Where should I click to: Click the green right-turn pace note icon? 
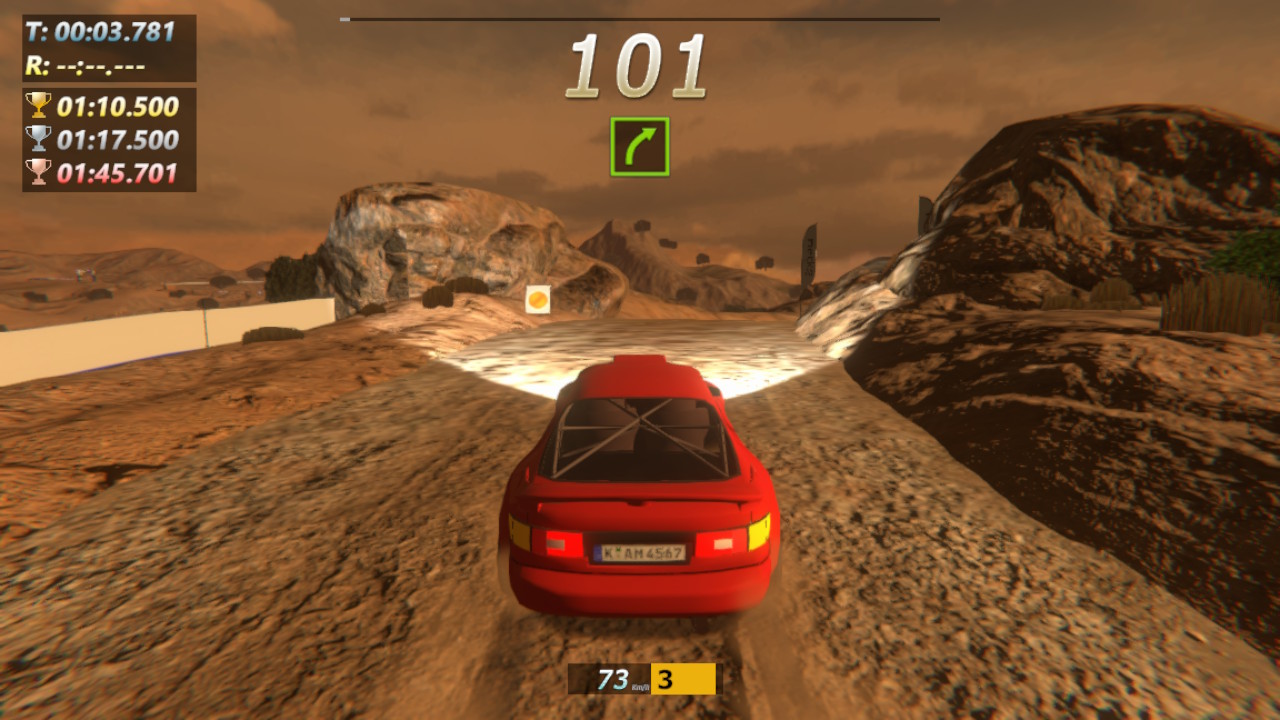(x=640, y=147)
